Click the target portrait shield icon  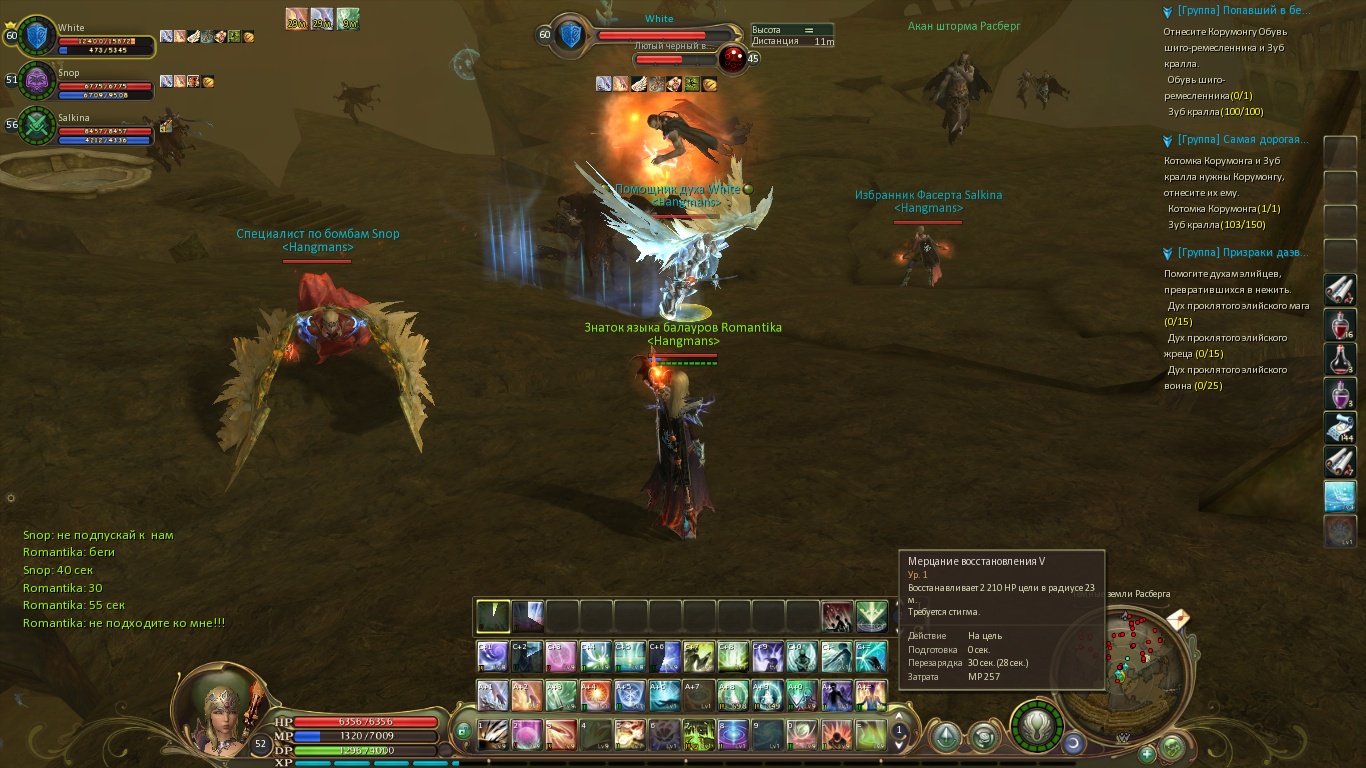point(570,36)
